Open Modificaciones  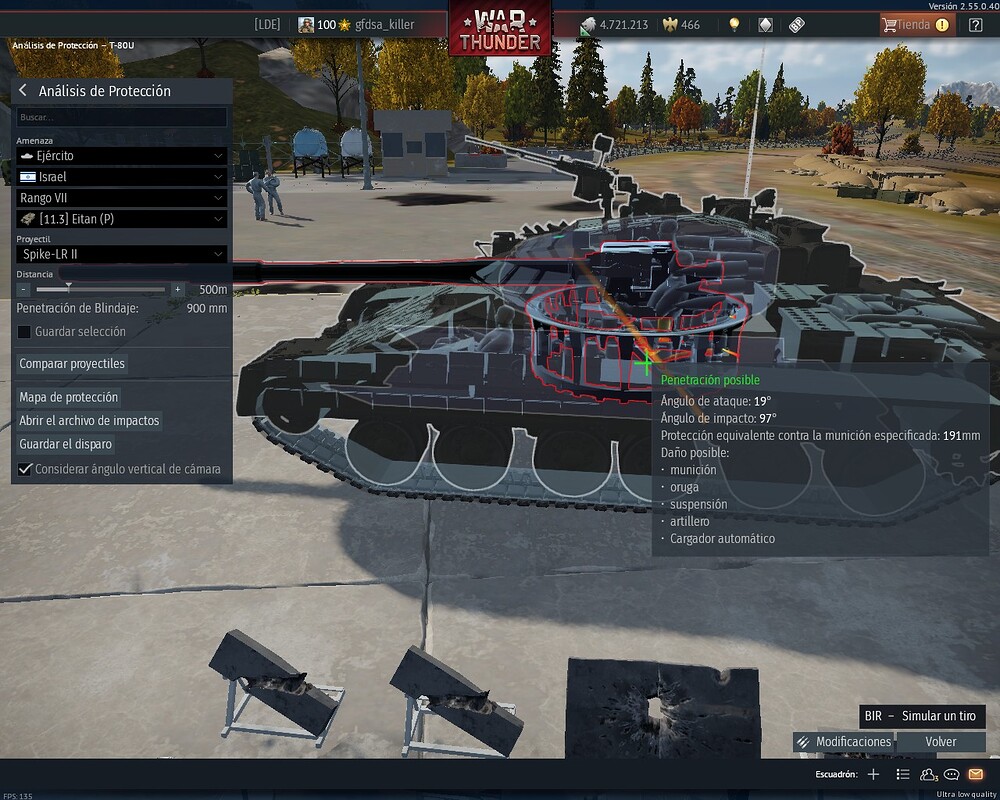pos(843,742)
